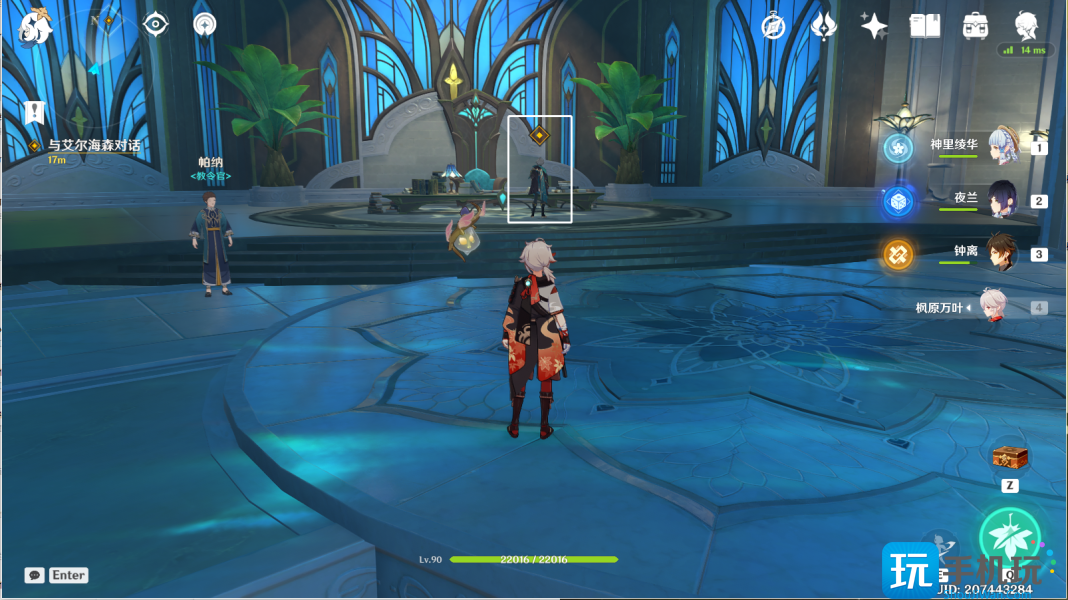
Task: Open the compass events icon
Action: (x=773, y=27)
